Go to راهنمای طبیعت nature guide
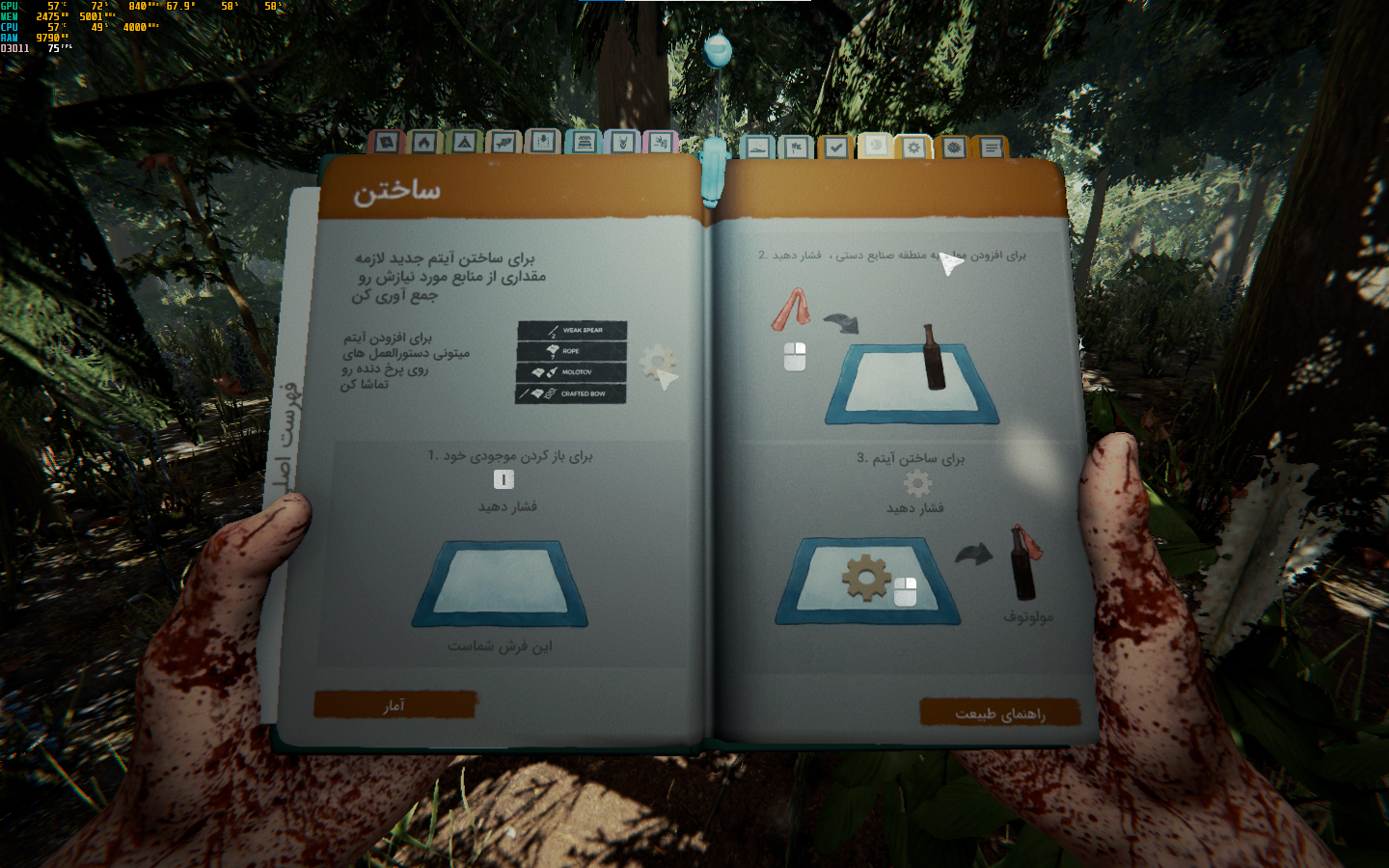Image resolution: width=1389 pixels, height=868 pixels. [x=999, y=713]
